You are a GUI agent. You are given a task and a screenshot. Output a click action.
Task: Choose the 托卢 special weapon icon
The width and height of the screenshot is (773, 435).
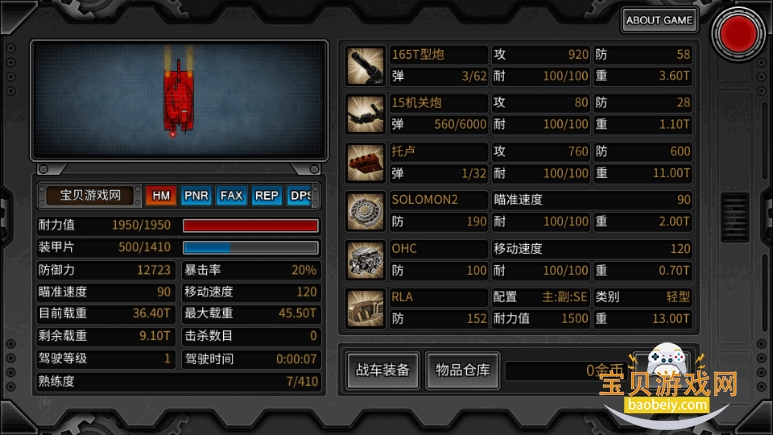pyautogui.click(x=365, y=162)
